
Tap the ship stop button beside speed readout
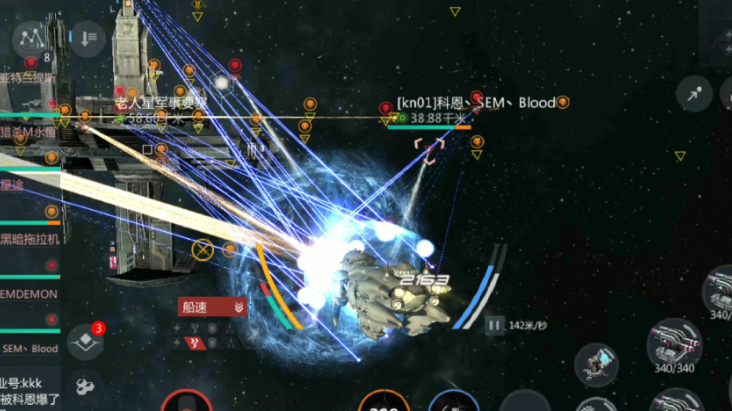tap(494, 325)
